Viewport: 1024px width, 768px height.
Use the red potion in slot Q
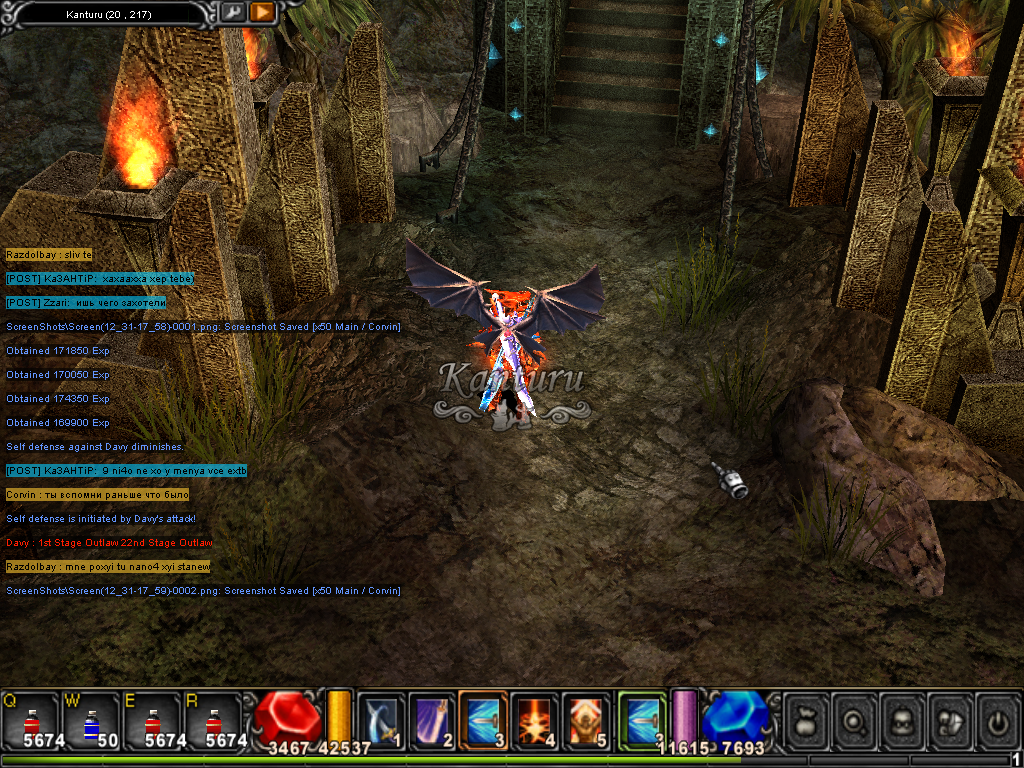point(29,720)
